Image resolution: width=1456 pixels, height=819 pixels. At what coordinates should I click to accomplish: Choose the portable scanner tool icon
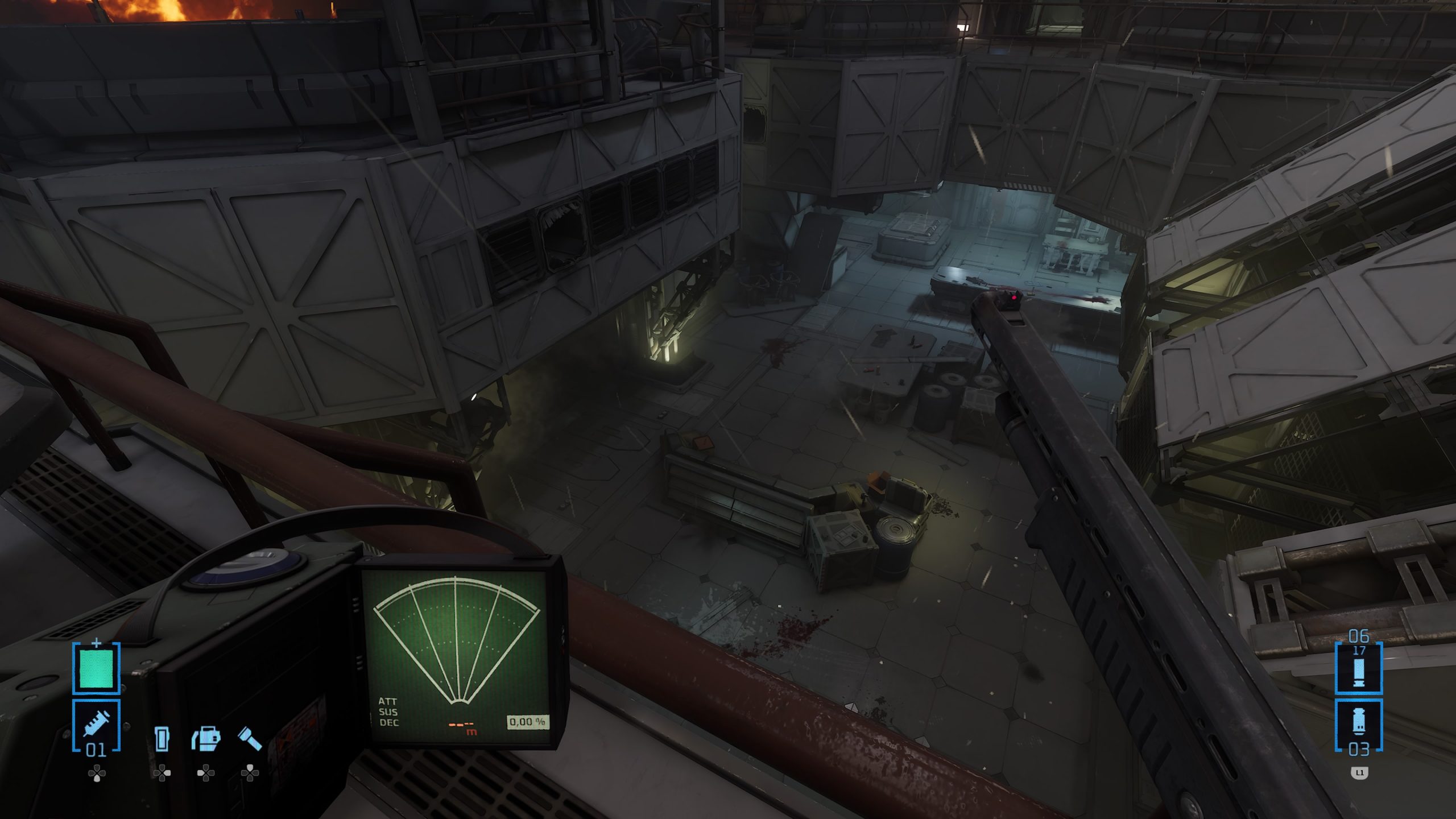(x=206, y=738)
